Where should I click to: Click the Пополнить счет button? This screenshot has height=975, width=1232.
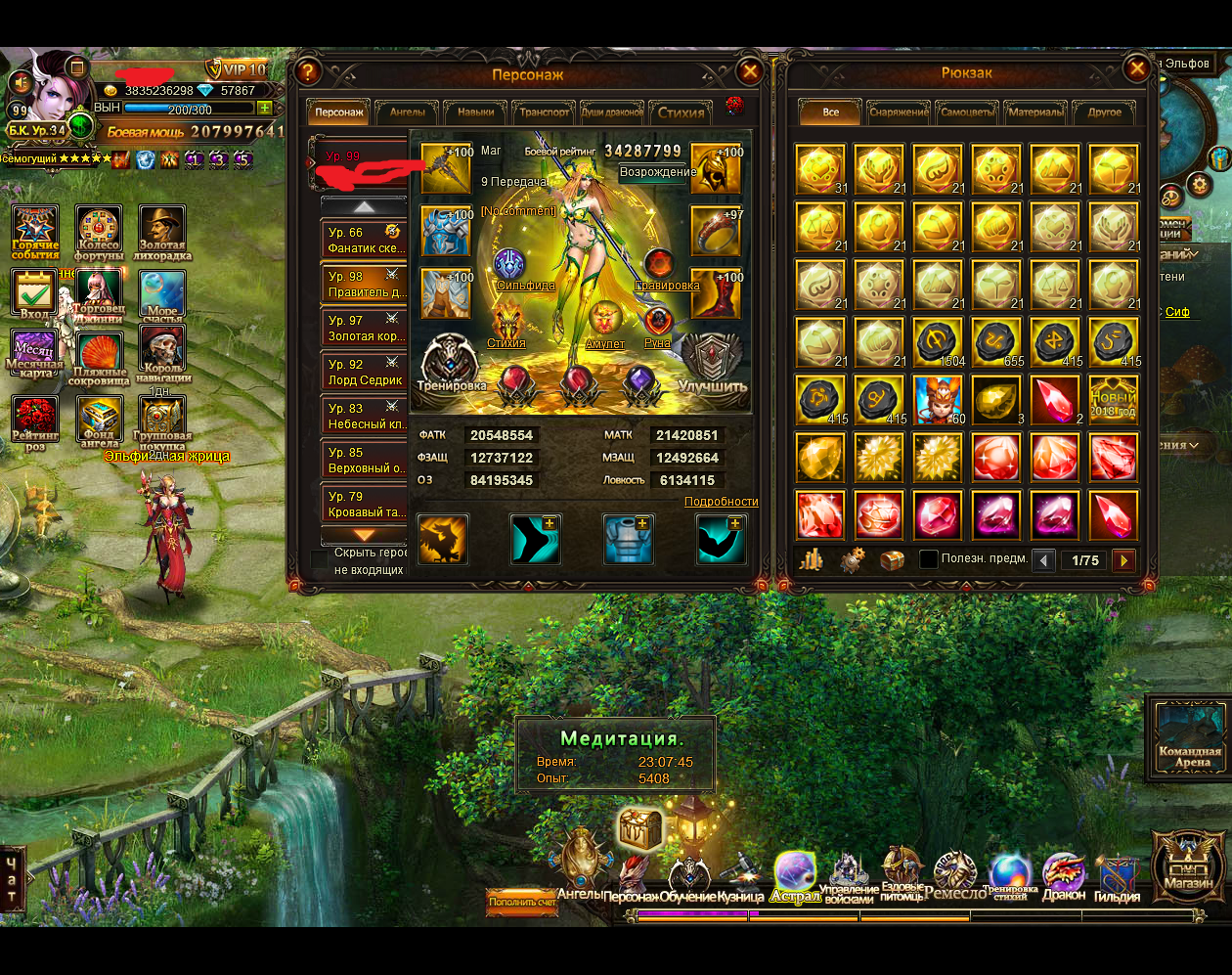[522, 902]
